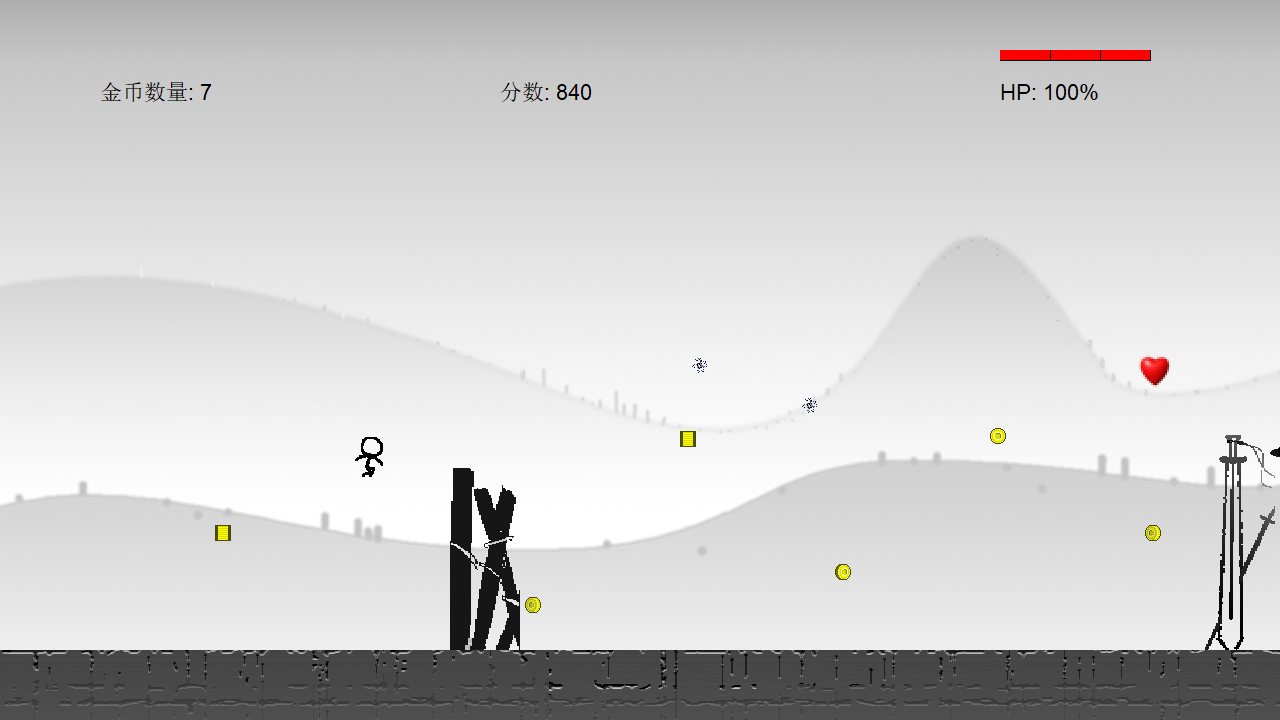Viewport: 1280px width, 720px height.
Task: Collect the lone coin in the lower middle field
Action: [x=843, y=571]
